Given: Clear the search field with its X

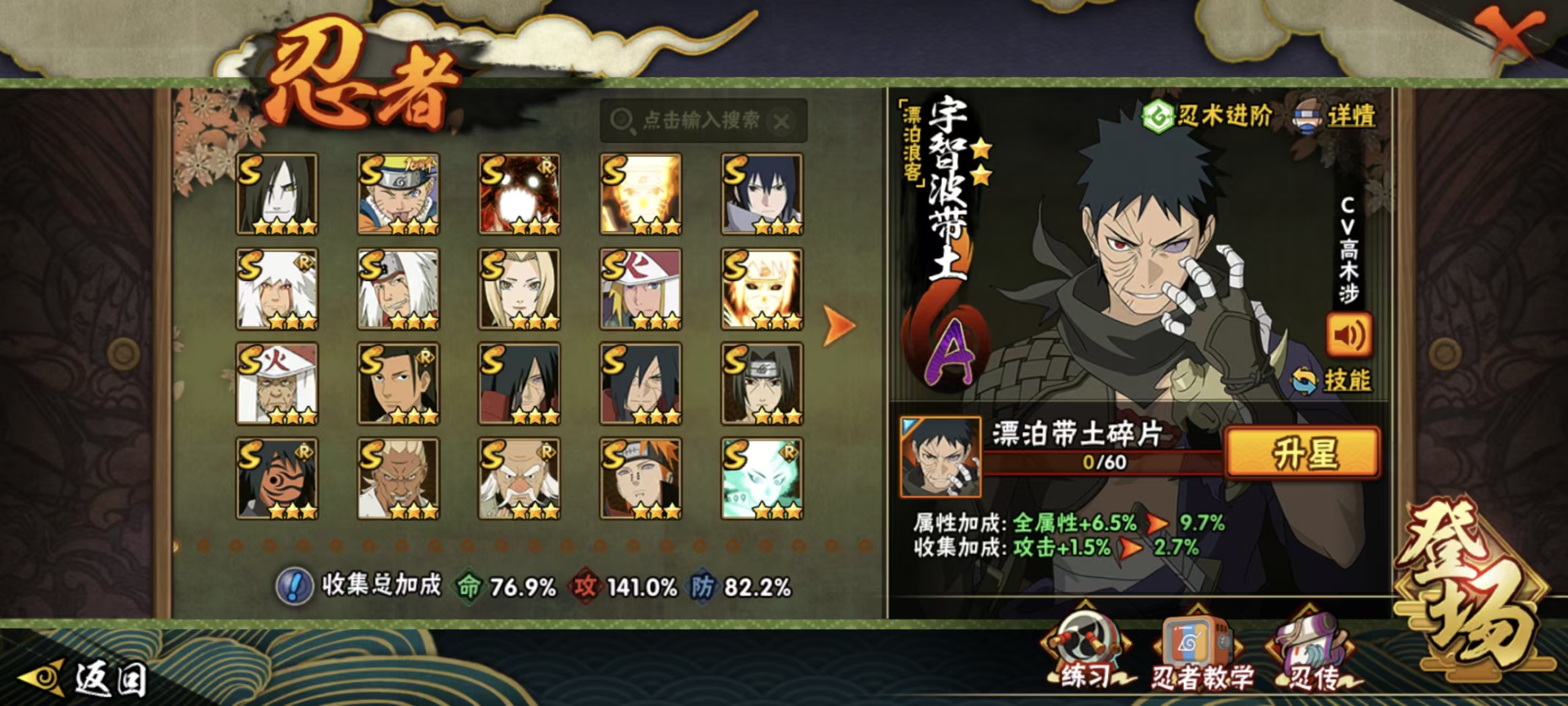Looking at the screenshot, I should pyautogui.click(x=782, y=121).
